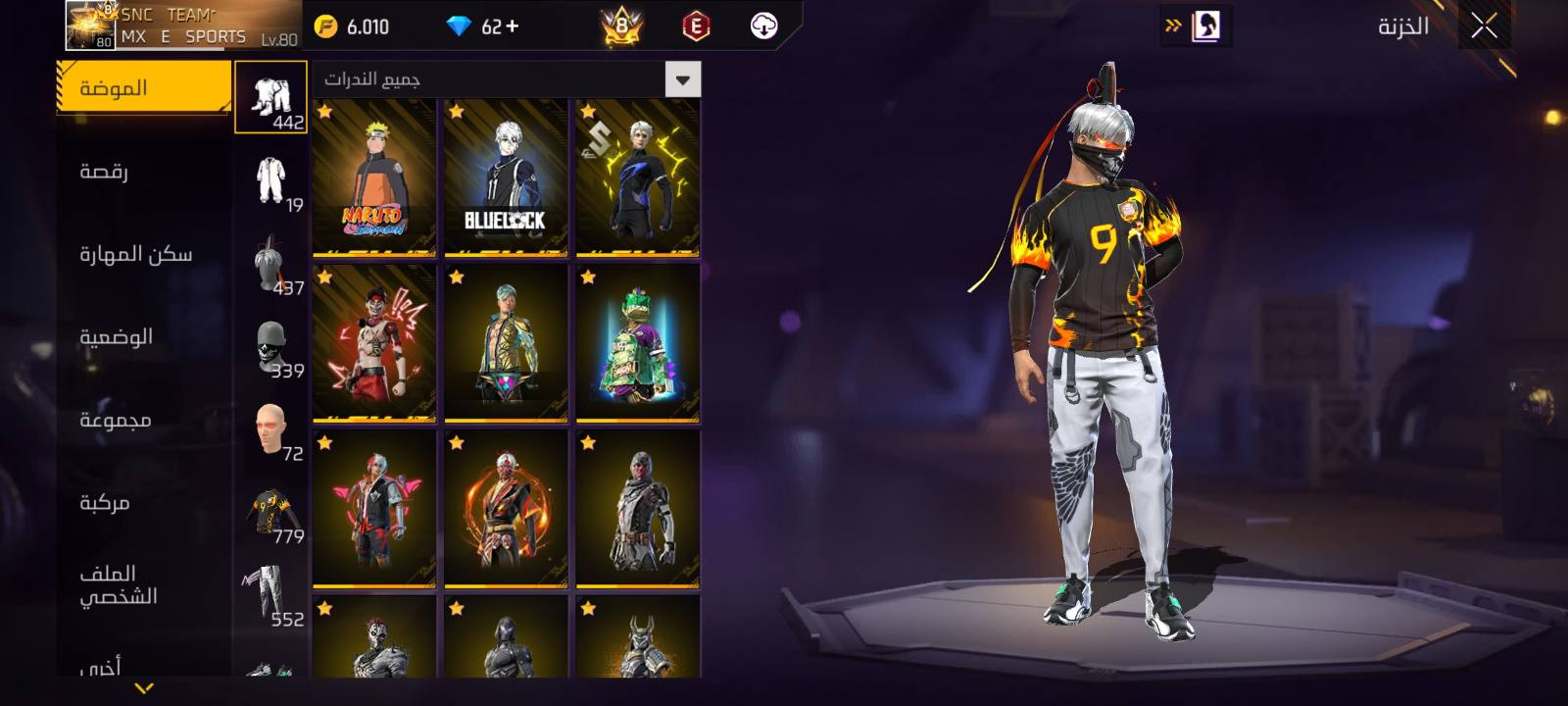Image resolution: width=1568 pixels, height=706 pixels.
Task: Open the الموضة fashion tab
Action: (144, 88)
